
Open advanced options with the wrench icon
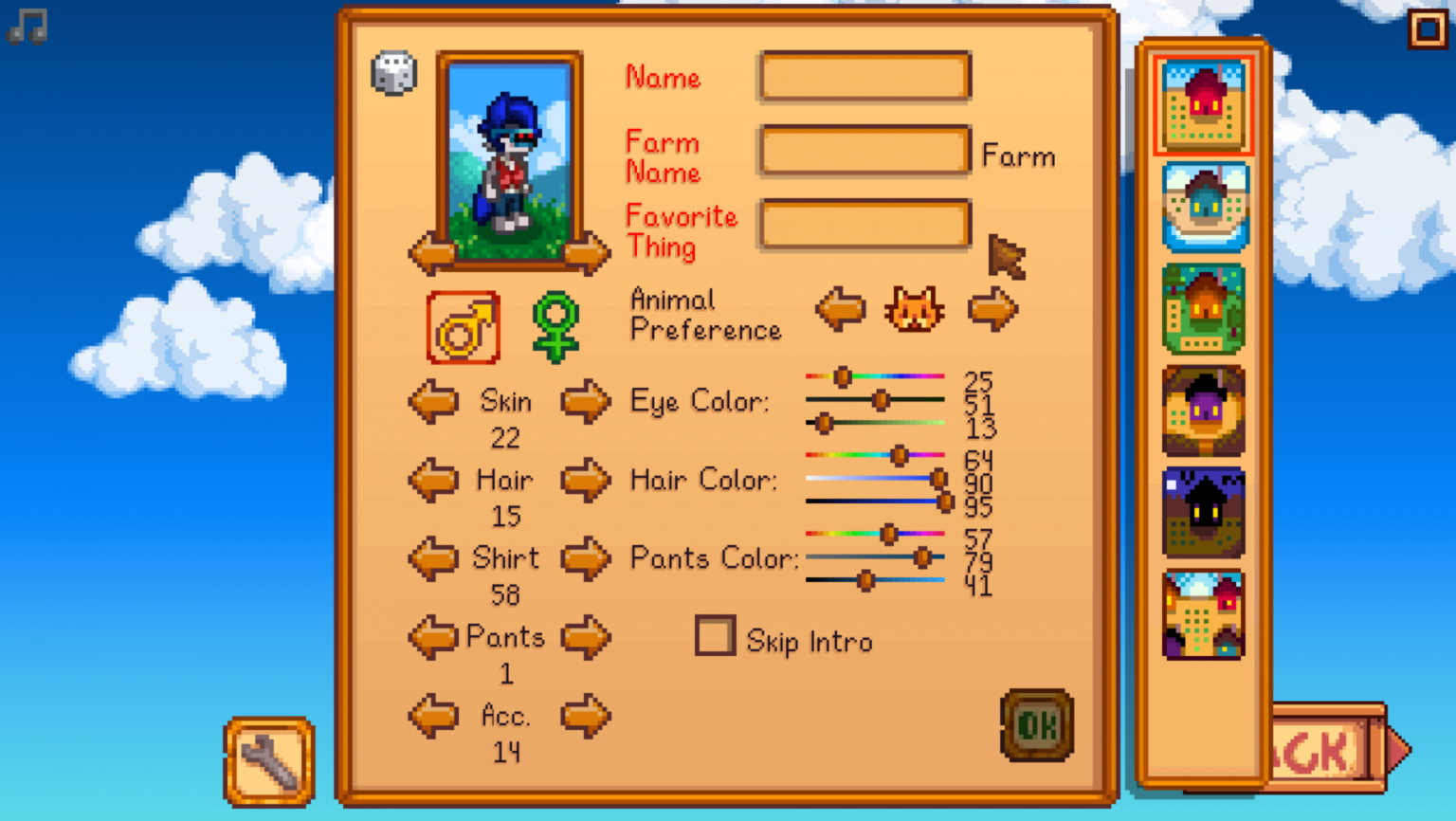(x=268, y=761)
